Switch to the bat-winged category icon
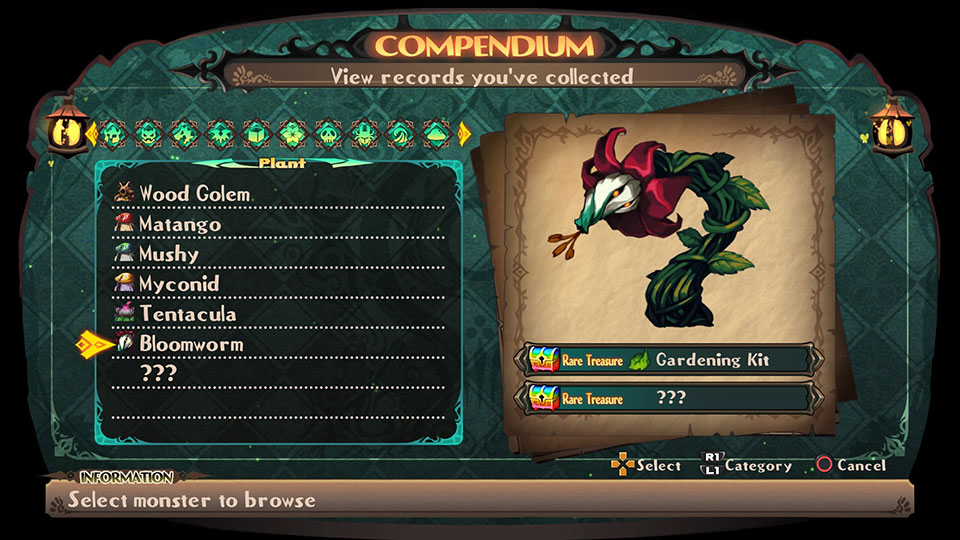This screenshot has width=960, height=540. [x=219, y=132]
